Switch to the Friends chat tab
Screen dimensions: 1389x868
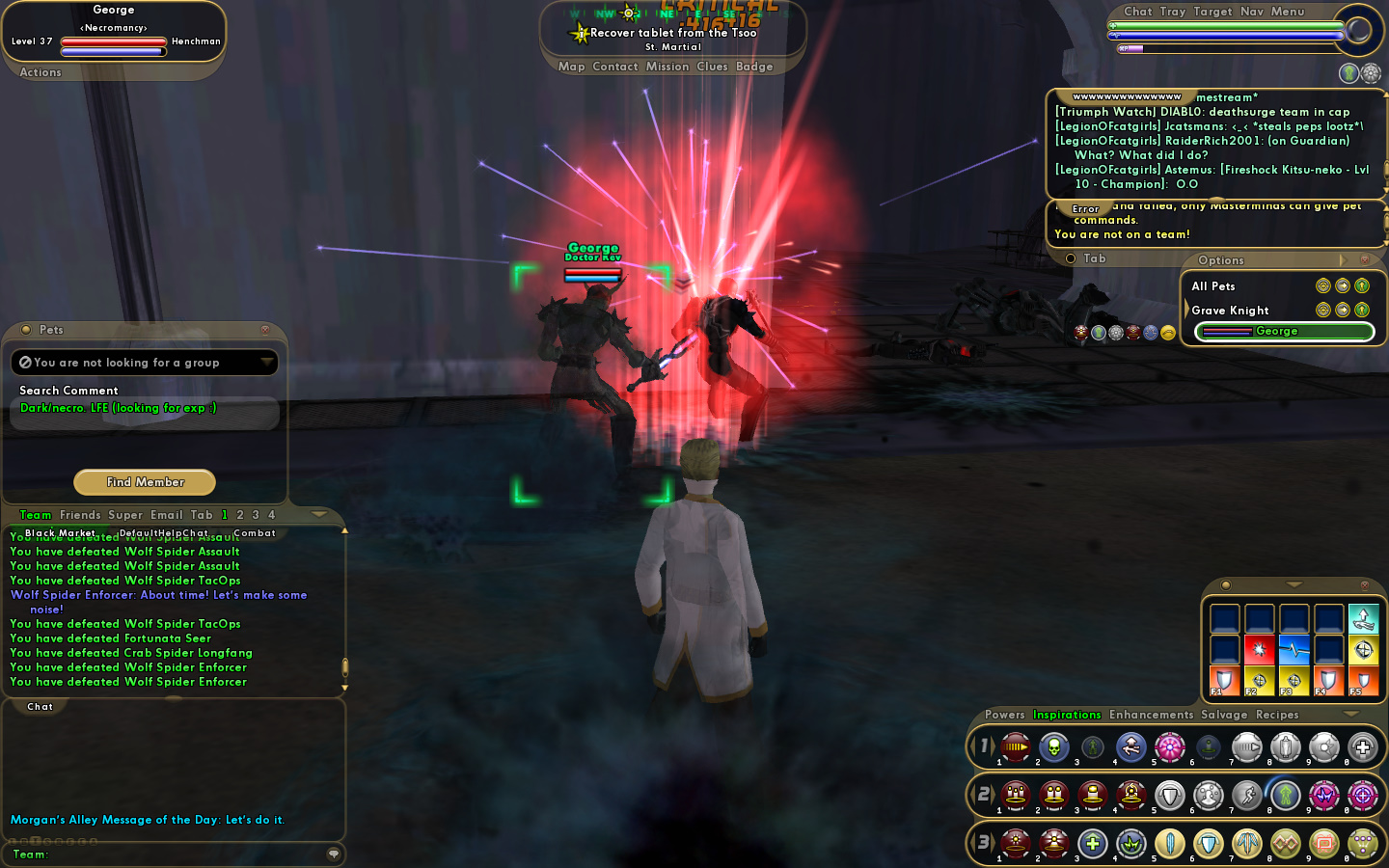coord(80,515)
